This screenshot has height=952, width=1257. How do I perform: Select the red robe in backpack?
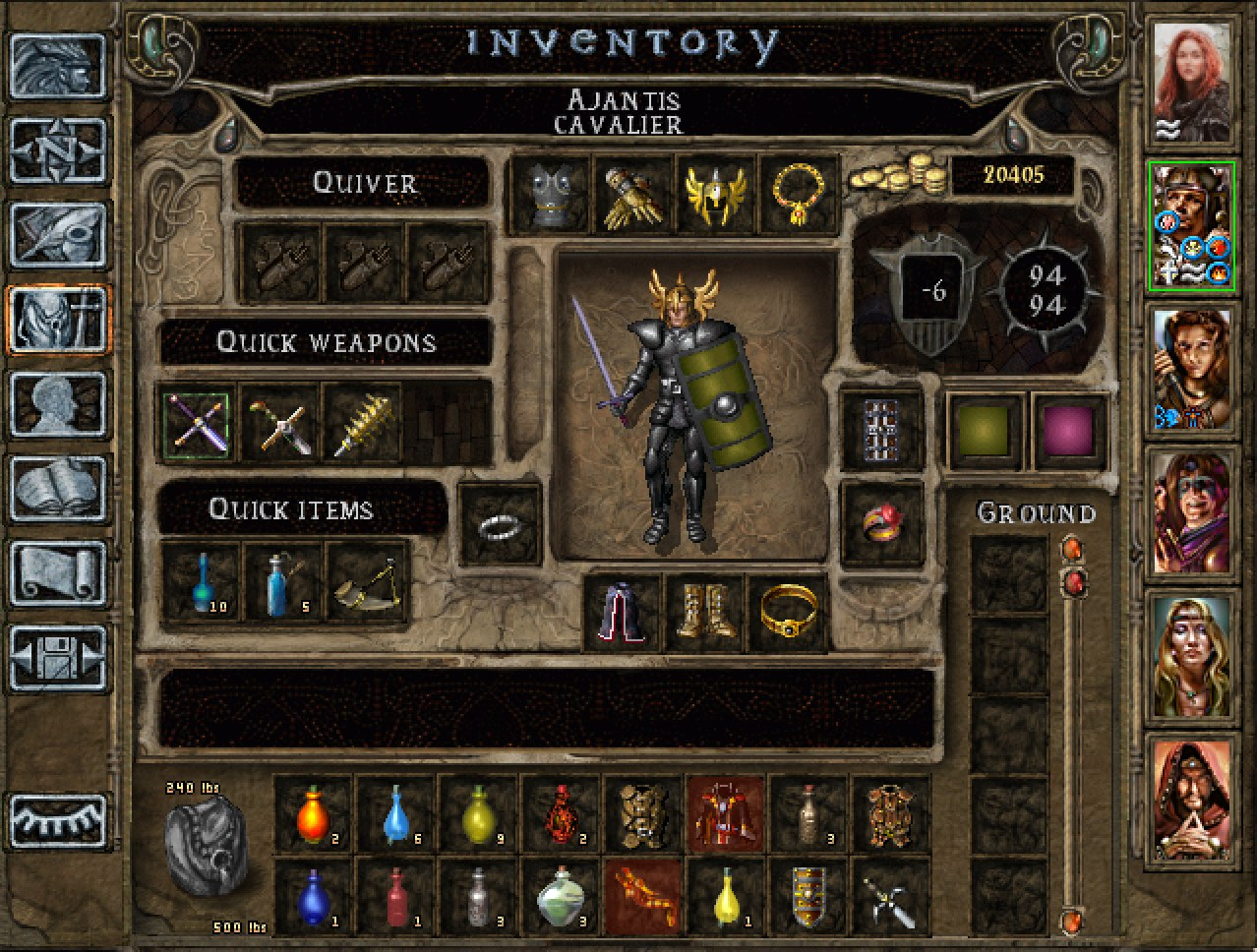725,813
